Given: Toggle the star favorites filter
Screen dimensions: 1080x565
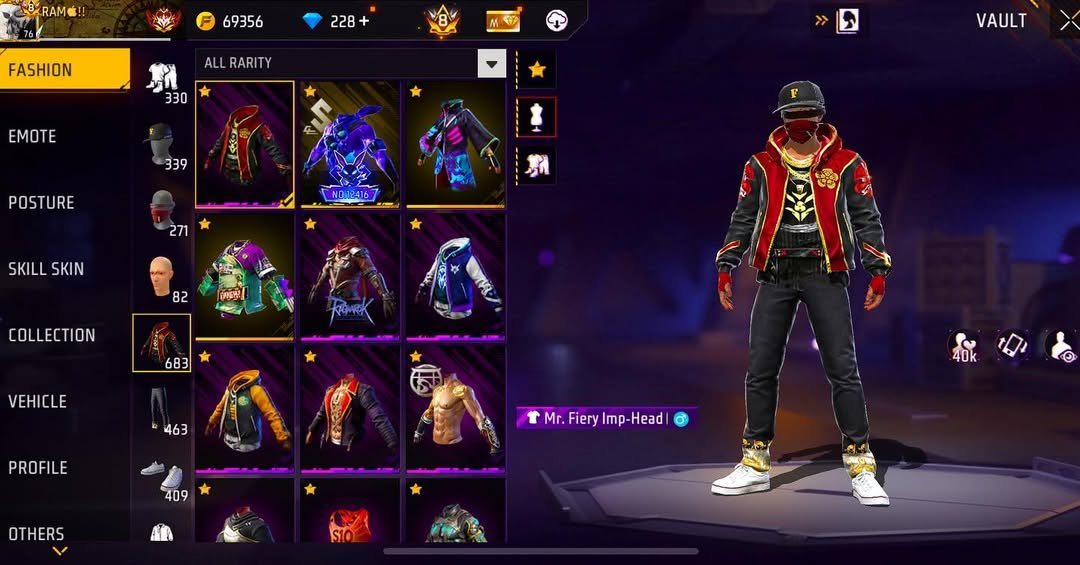Looking at the screenshot, I should [537, 69].
